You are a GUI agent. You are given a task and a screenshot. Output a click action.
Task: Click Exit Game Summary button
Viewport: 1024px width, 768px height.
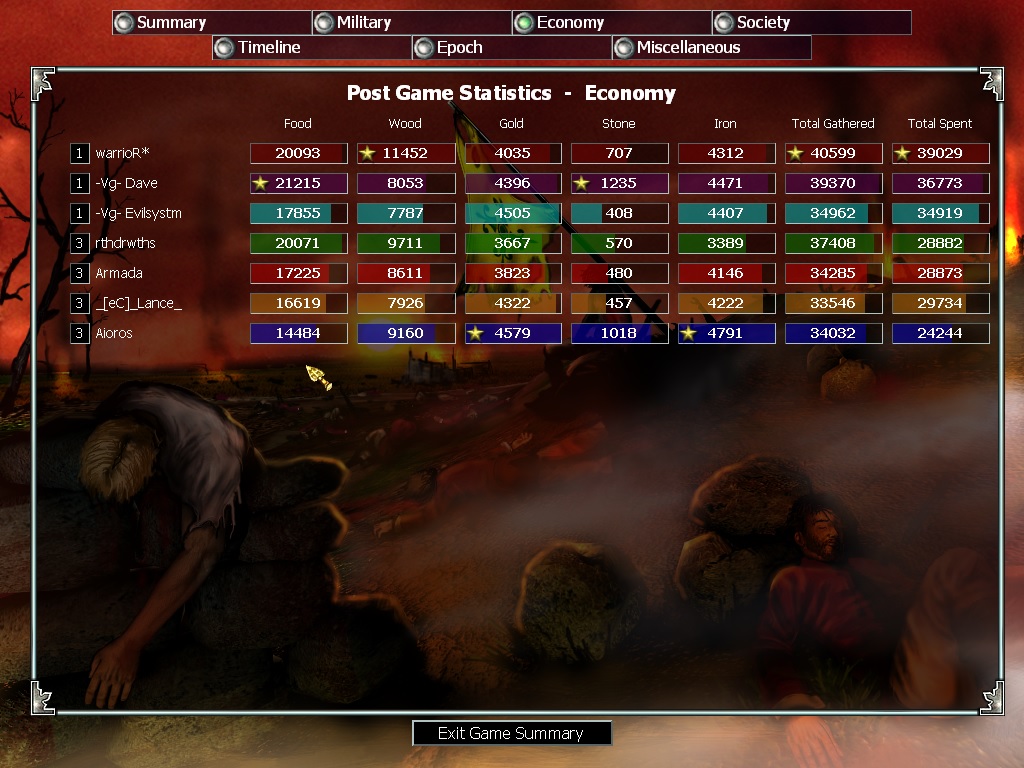click(x=511, y=733)
